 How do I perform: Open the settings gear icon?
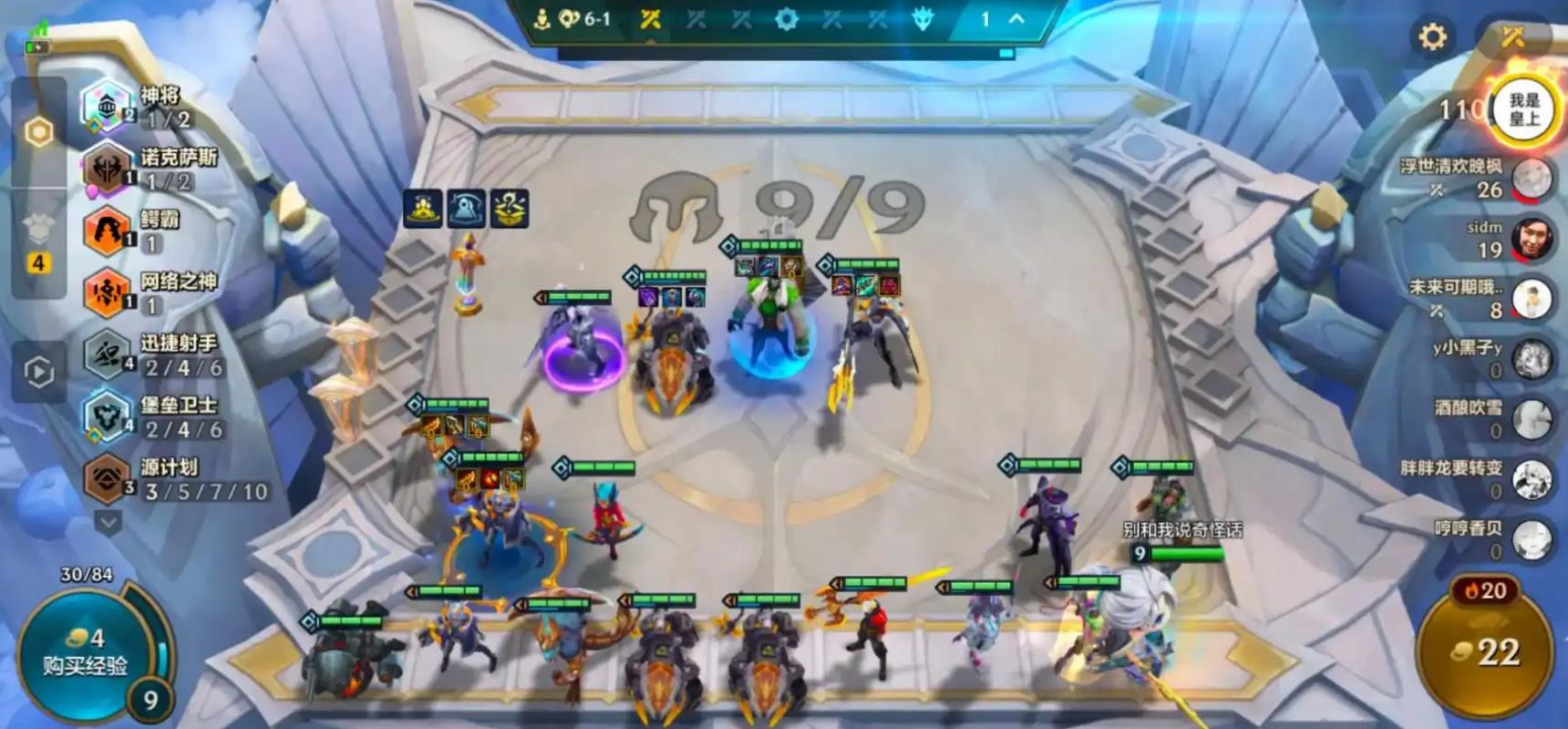coord(1432,36)
